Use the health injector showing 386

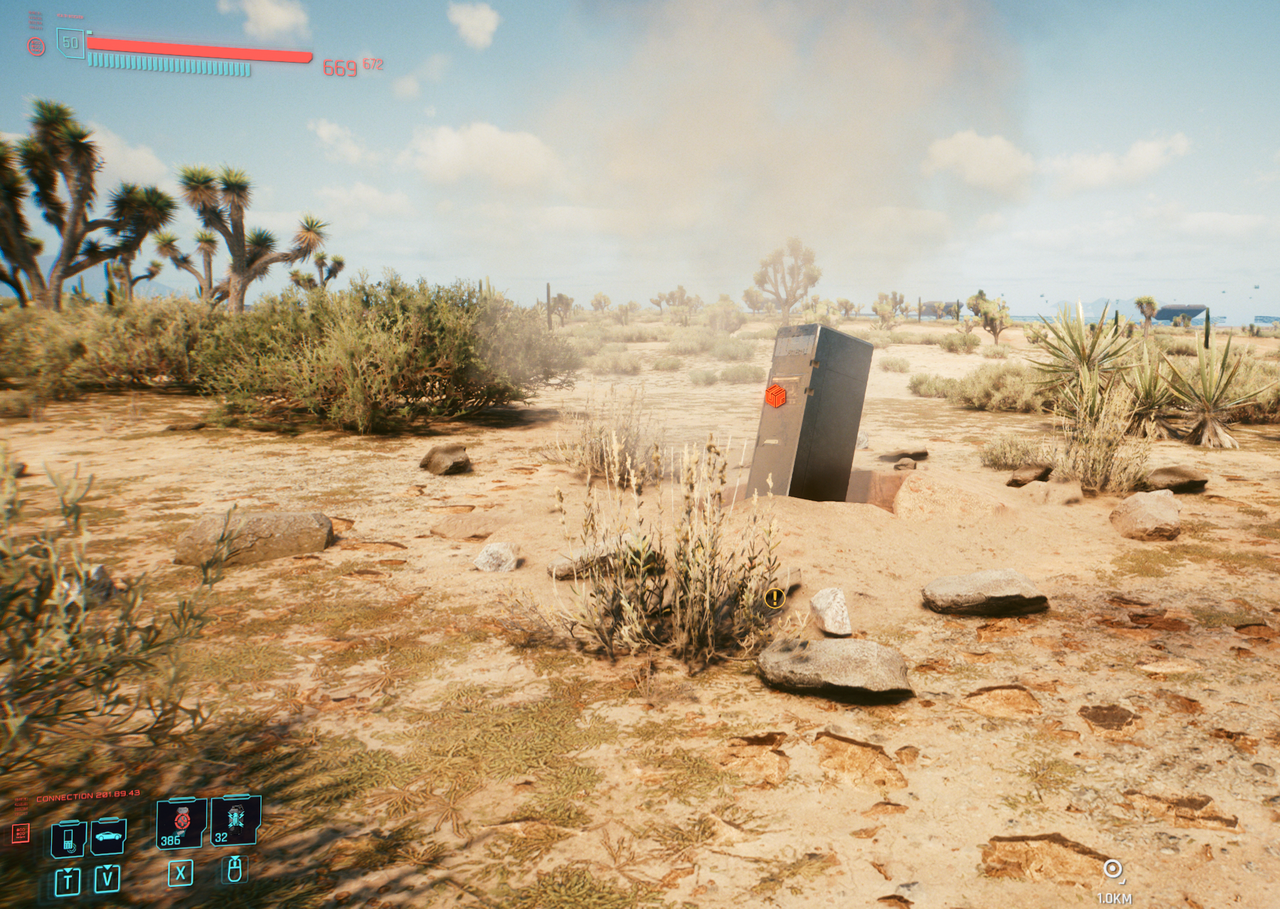coord(181,822)
